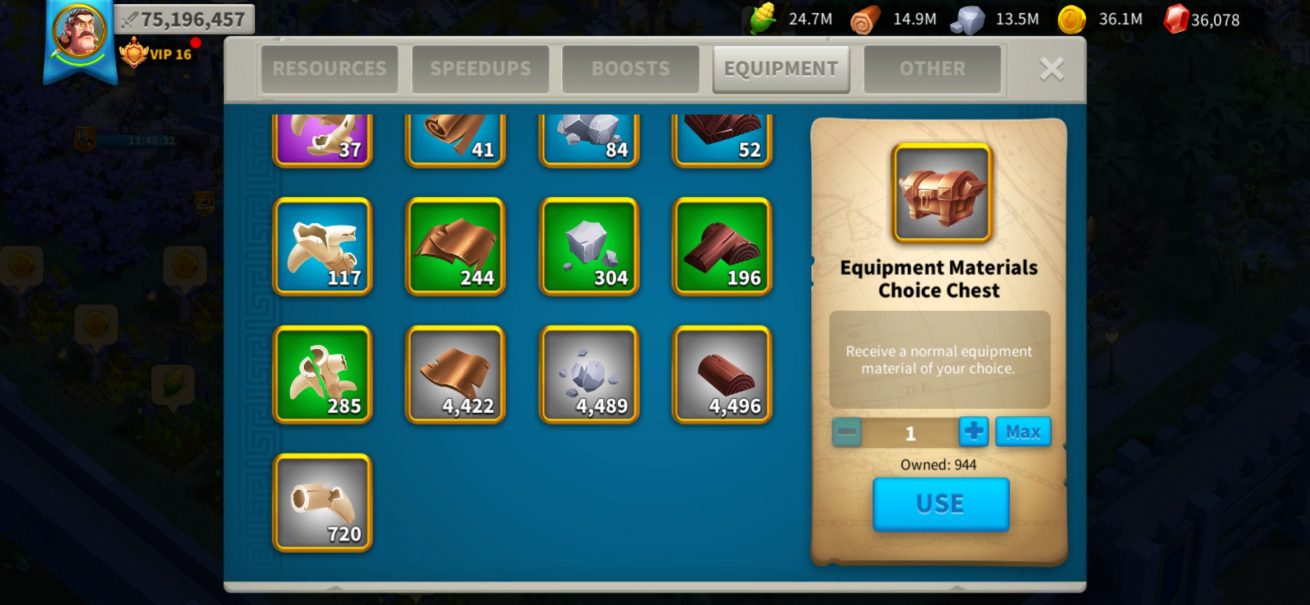Increase chest quantity with the plus button
Viewport: 1310px width, 605px height.
click(x=973, y=432)
